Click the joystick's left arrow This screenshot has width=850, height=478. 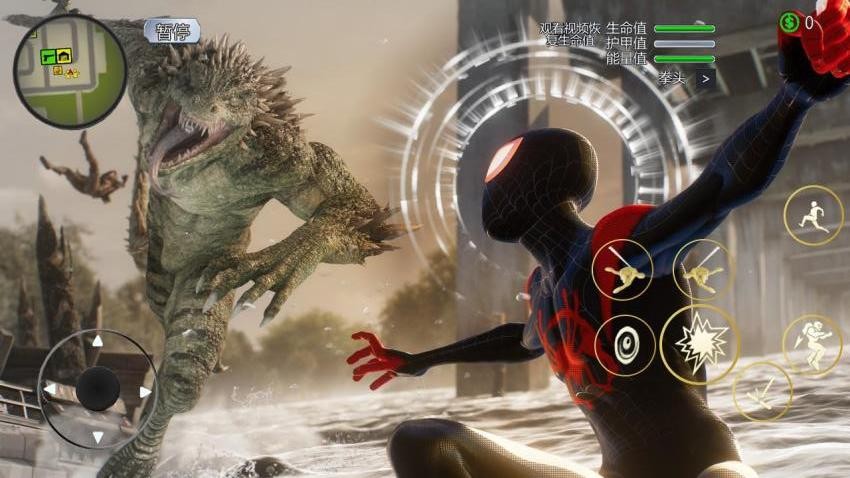tap(49, 389)
